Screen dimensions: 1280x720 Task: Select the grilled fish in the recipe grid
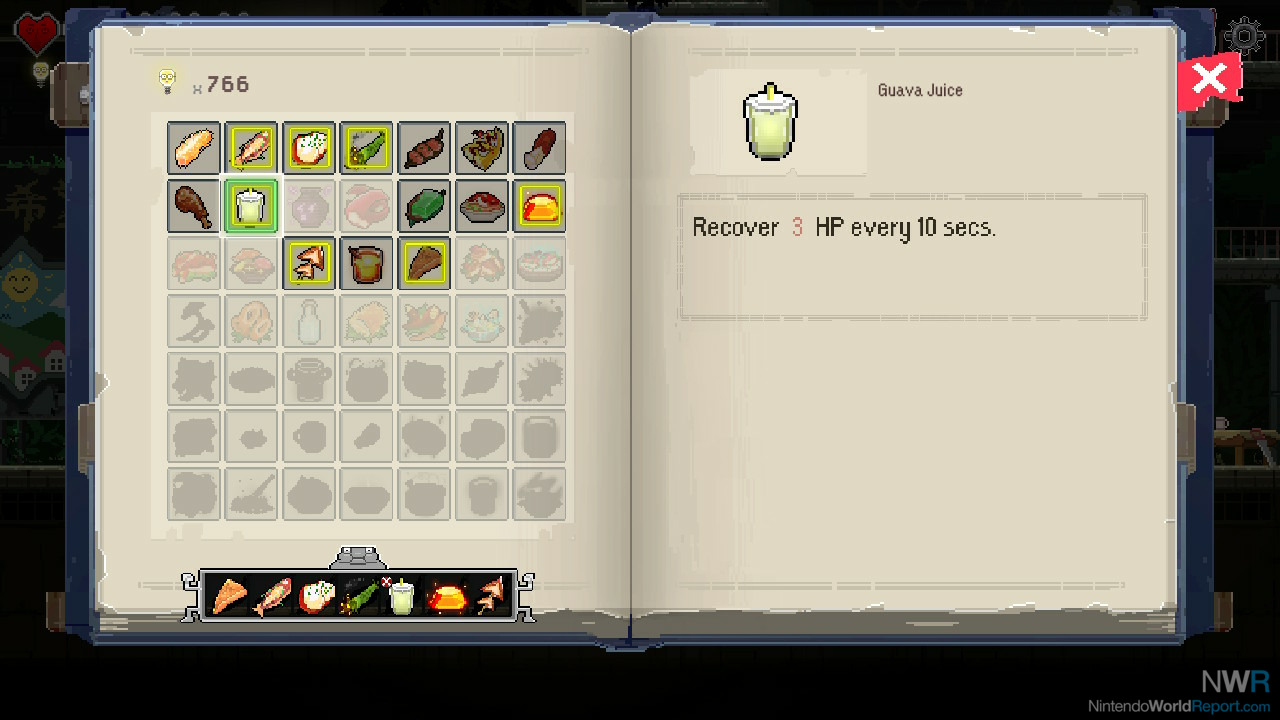coord(251,148)
